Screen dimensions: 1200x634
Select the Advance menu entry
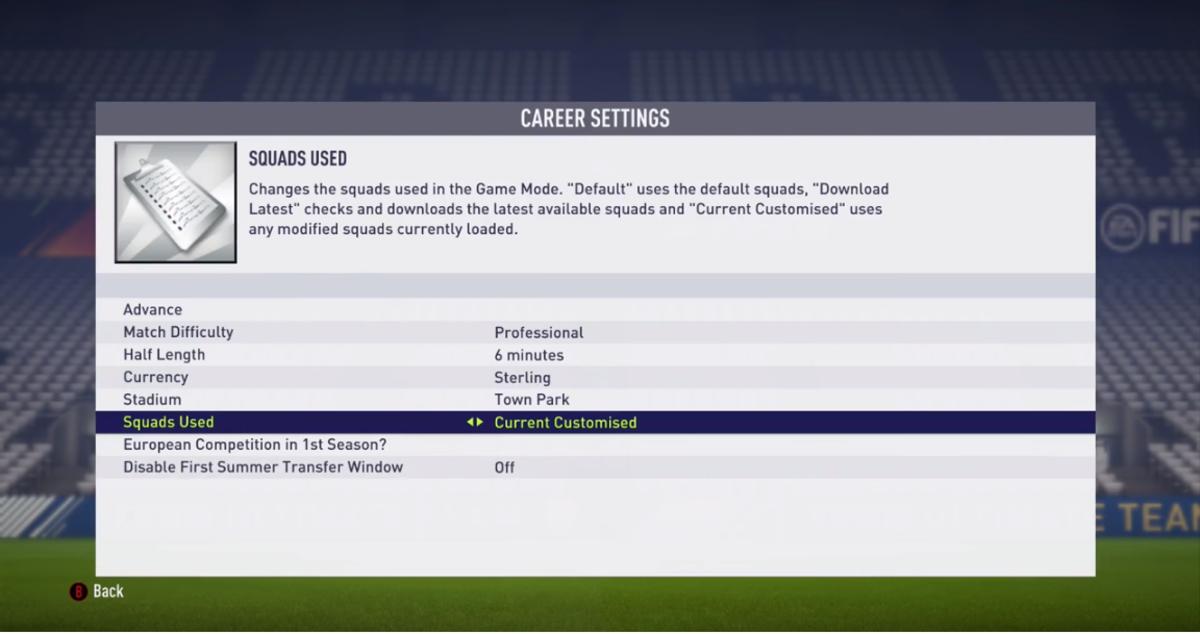pyautogui.click(x=153, y=310)
